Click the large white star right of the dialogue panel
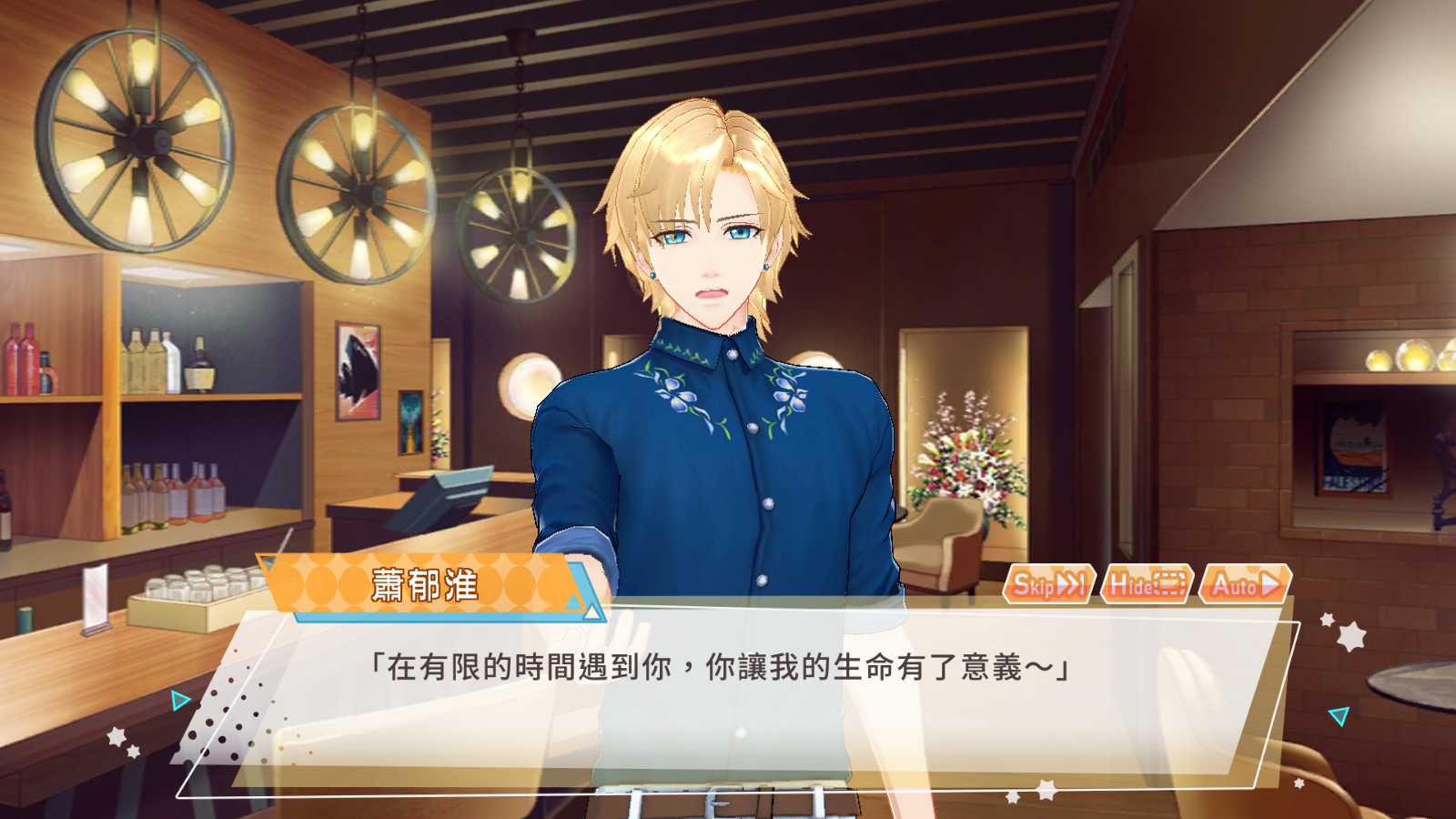The height and width of the screenshot is (819, 1456). 1351,635
